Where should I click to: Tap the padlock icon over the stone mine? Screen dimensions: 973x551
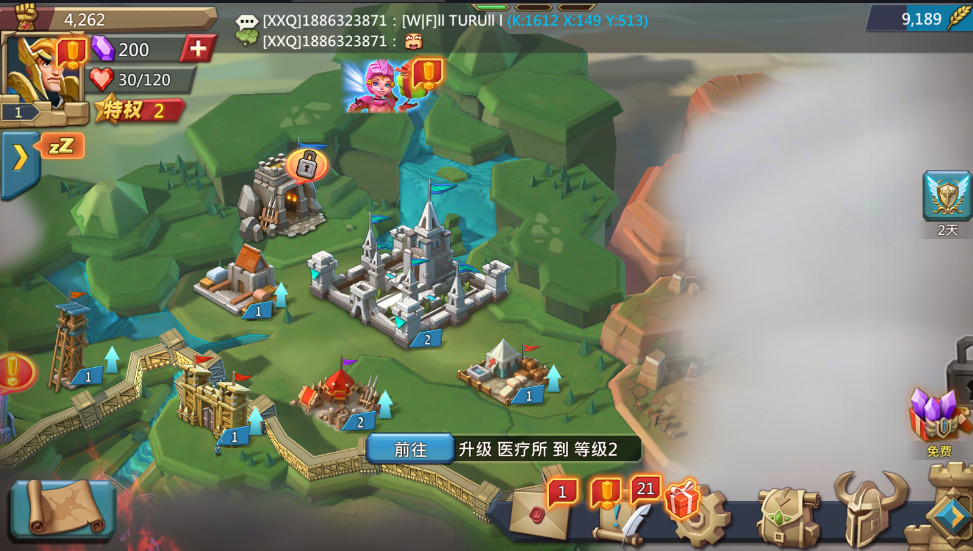tap(307, 165)
